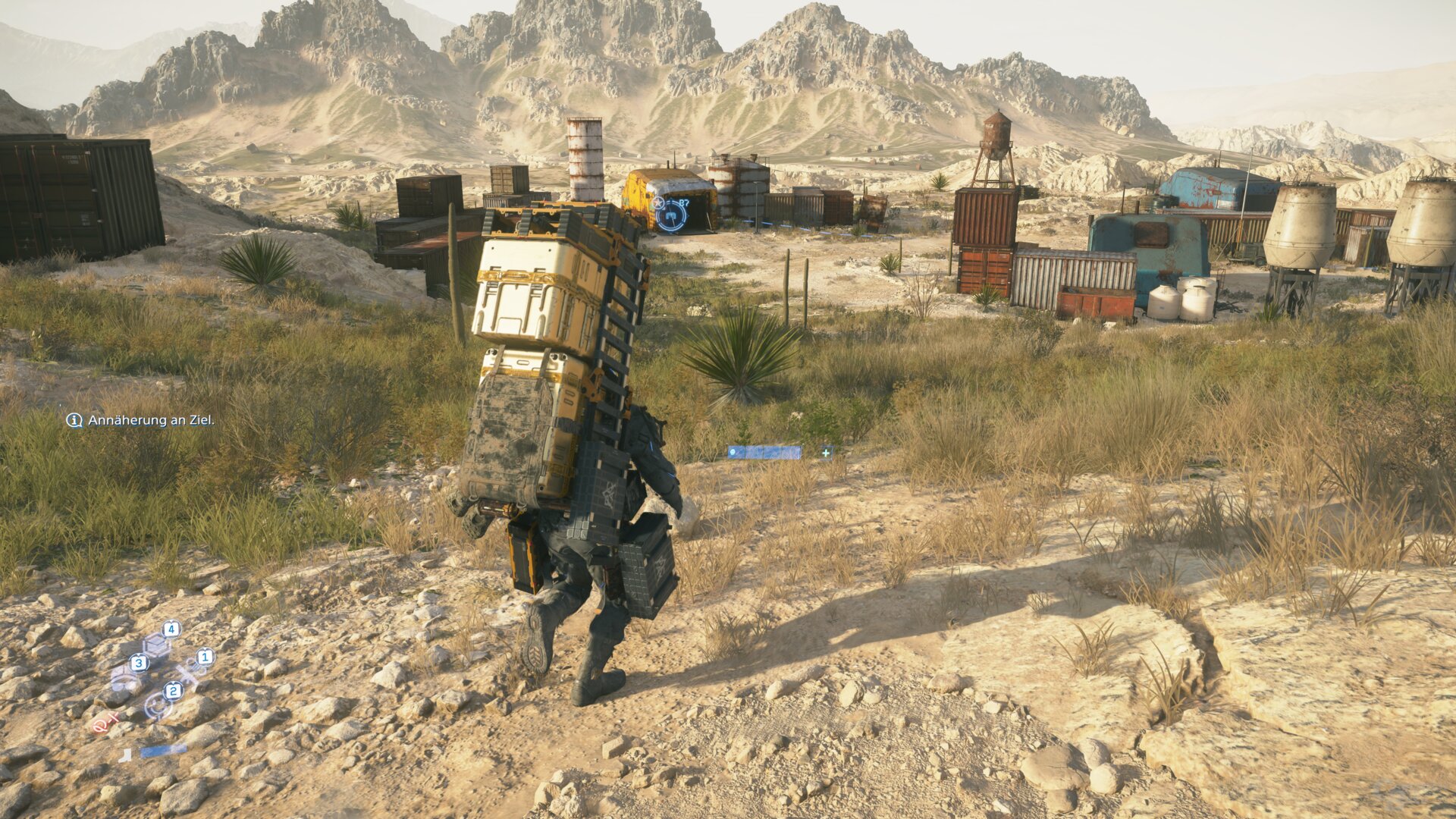Select cargo slot 4 in the compass widget
Image resolution: width=1456 pixels, height=819 pixels.
click(171, 629)
